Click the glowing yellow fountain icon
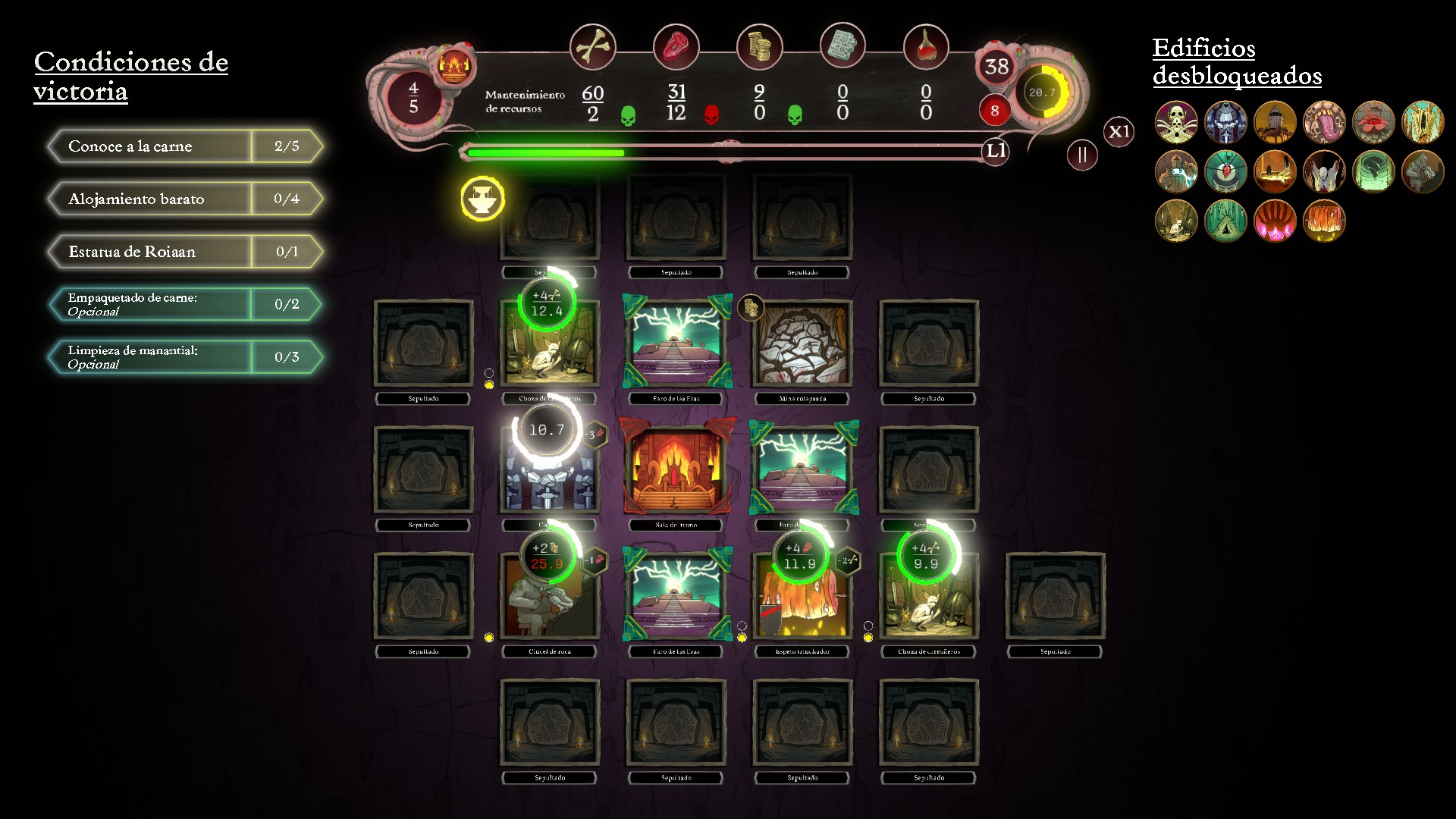 tap(482, 199)
